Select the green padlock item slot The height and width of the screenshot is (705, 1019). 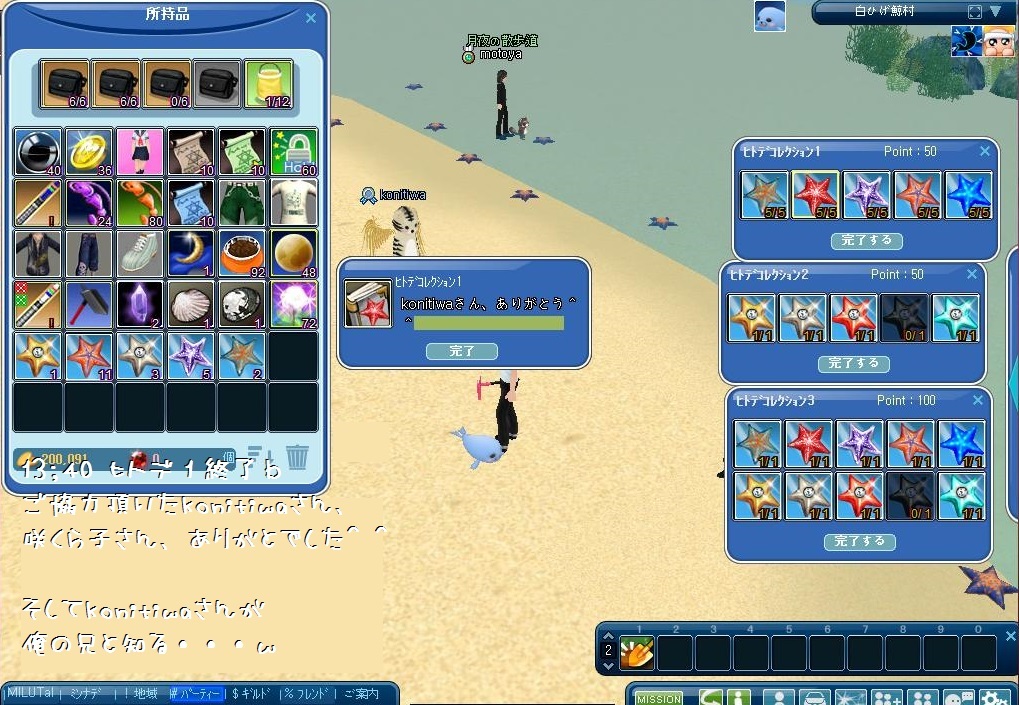pyautogui.click(x=293, y=152)
